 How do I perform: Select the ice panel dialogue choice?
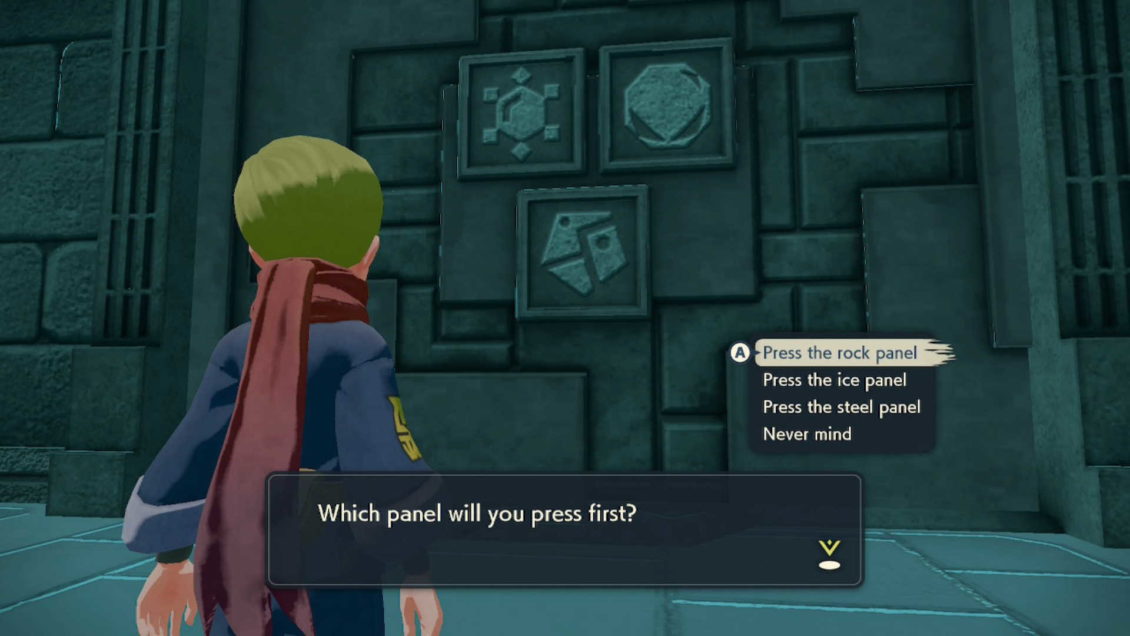[834, 380]
